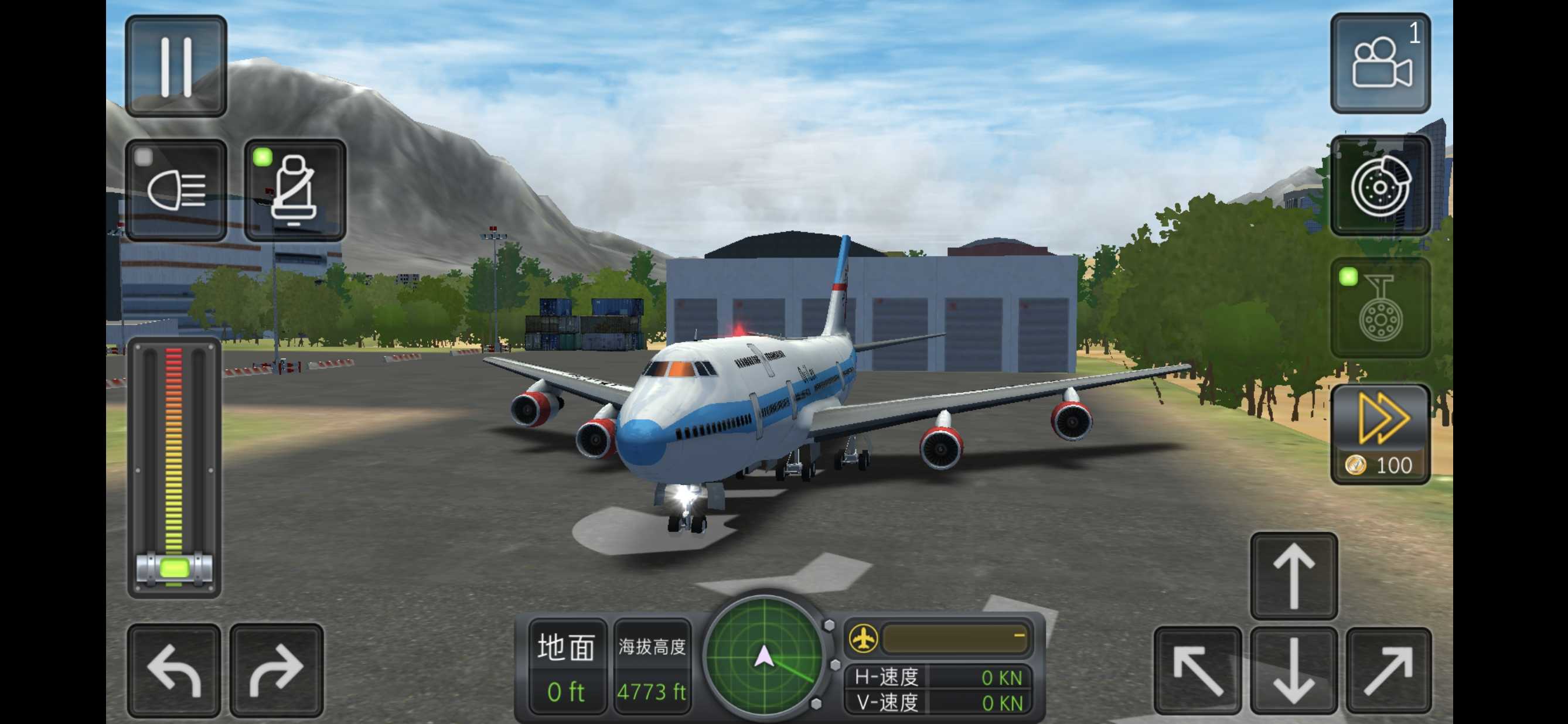The height and width of the screenshot is (724, 1568).
Task: Switch the camera view
Action: tap(1380, 64)
